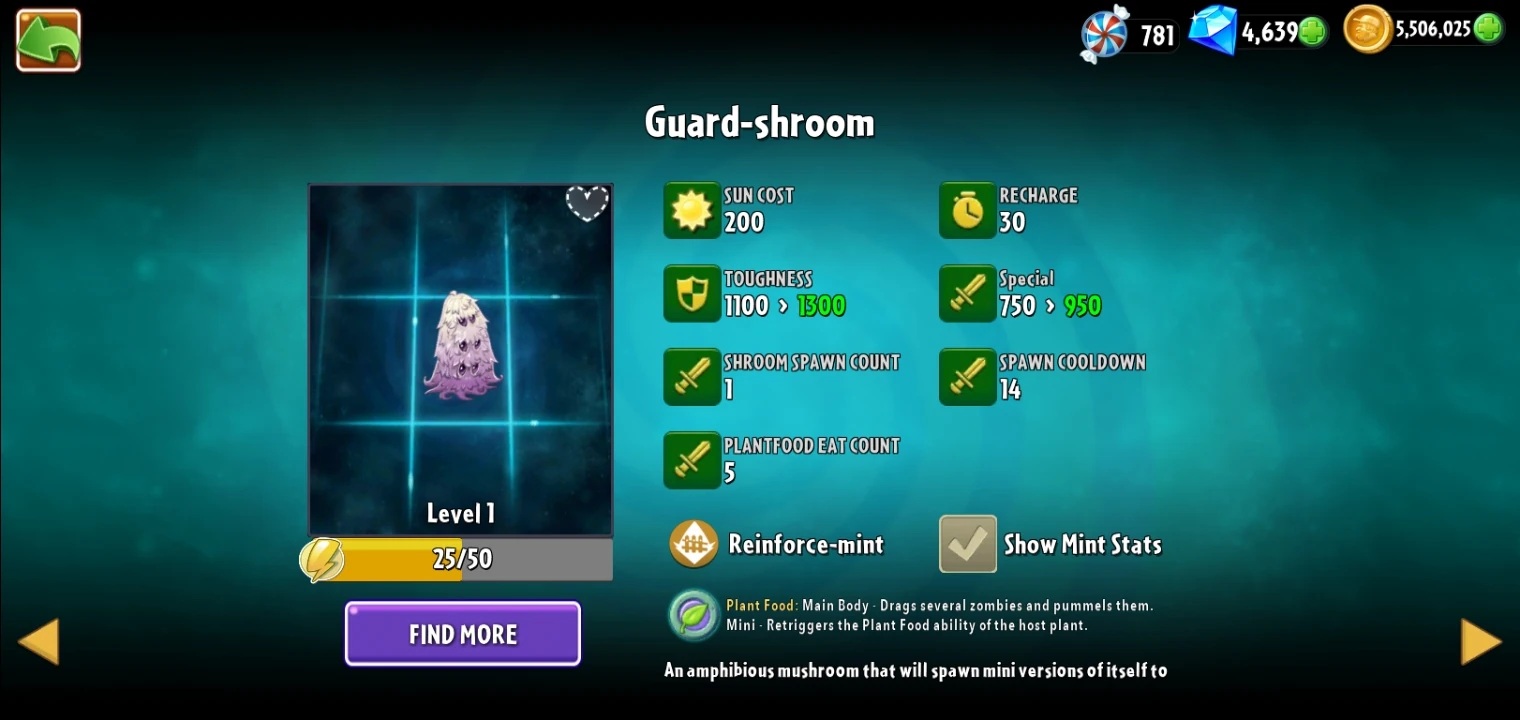Open the Reinforce-mint family icon
The width and height of the screenshot is (1520, 720).
[x=694, y=544]
